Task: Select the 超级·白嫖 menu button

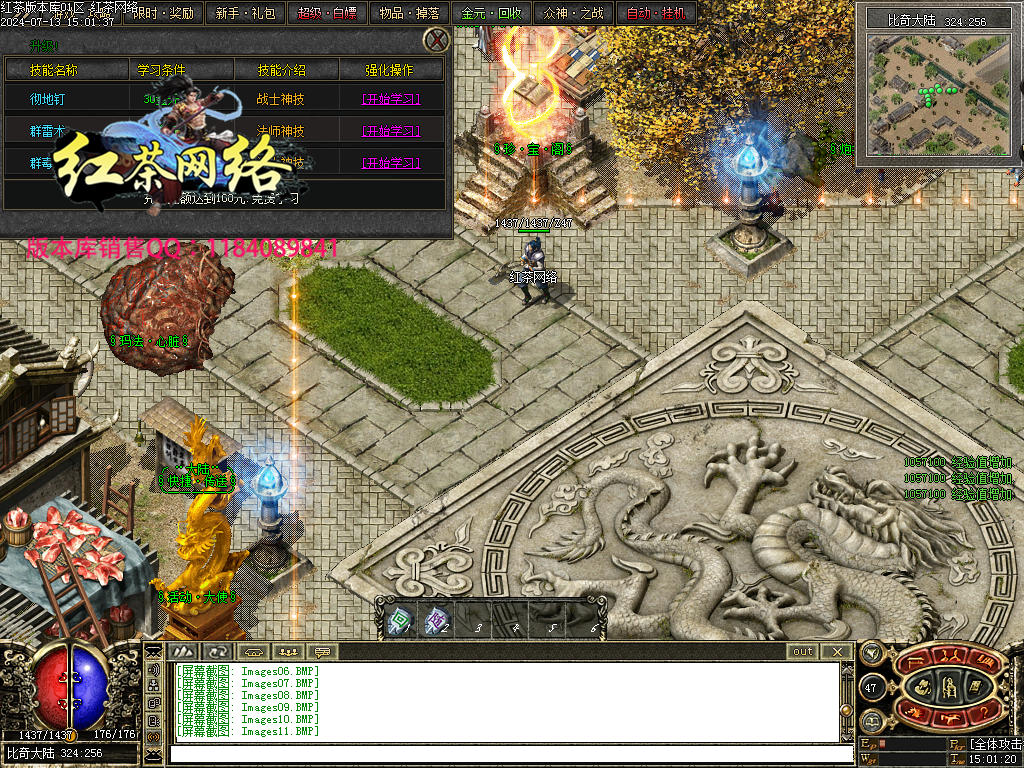Action: pos(328,13)
